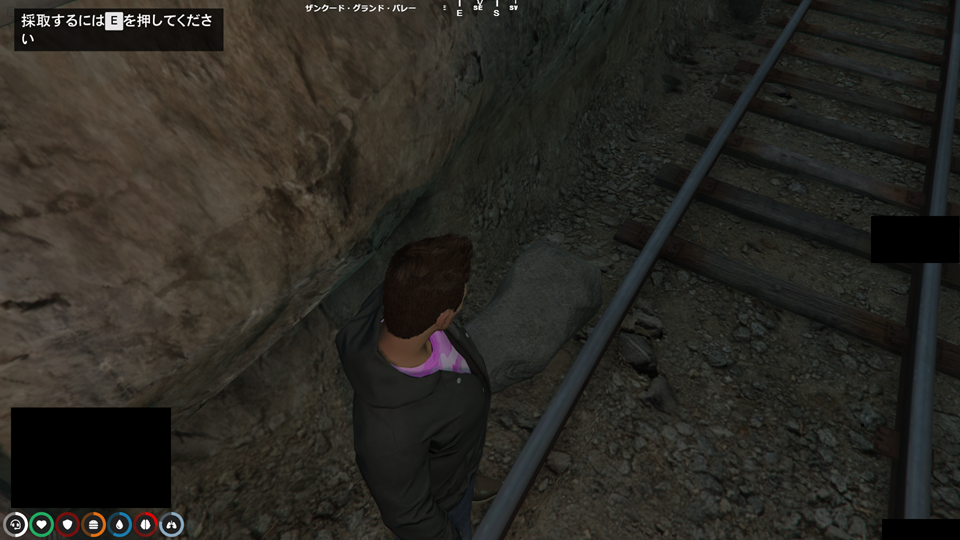
Task: Click the blue water drop thirst icon
Action: pos(120,524)
